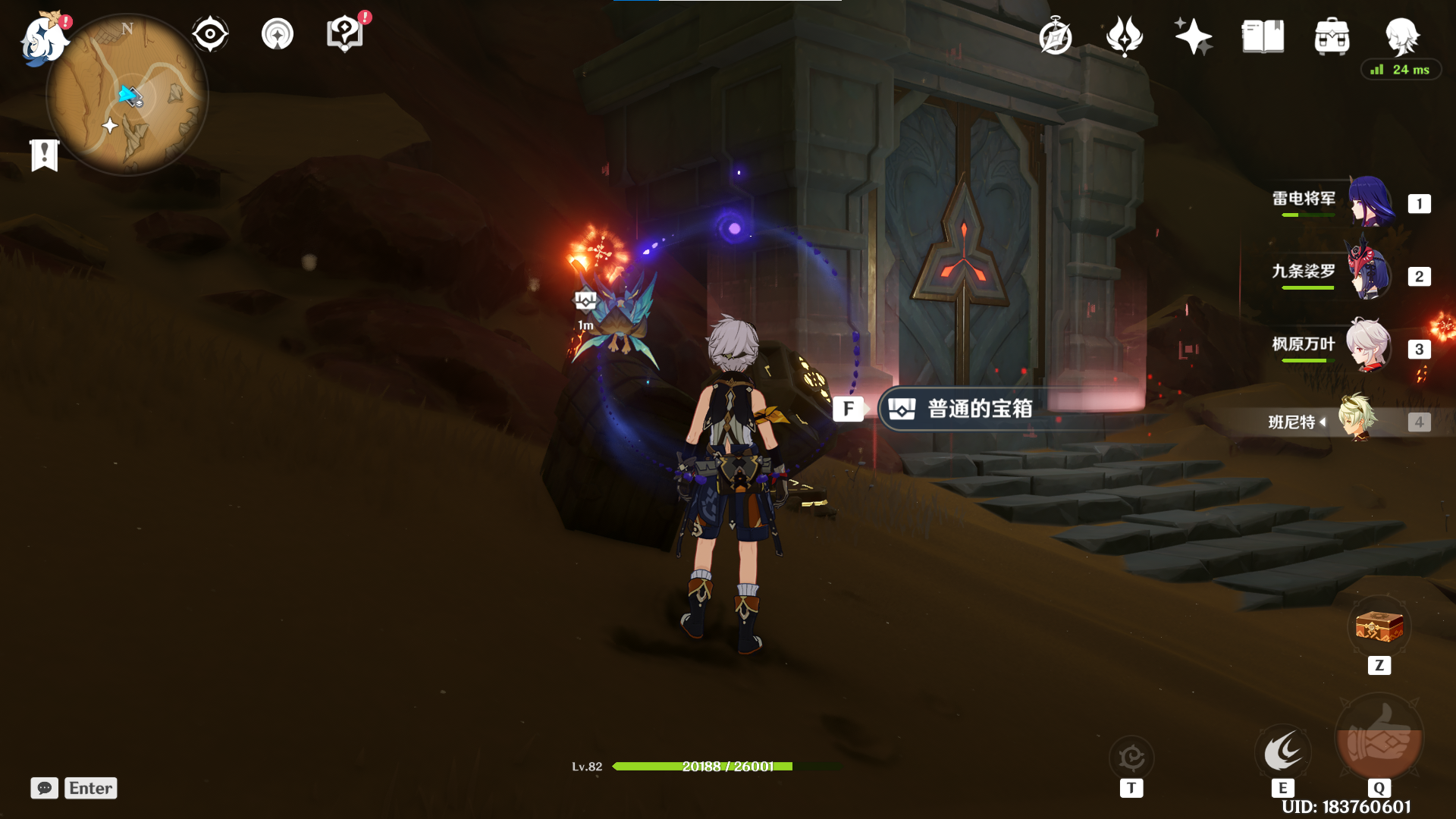Activate the elemental skill crescent icon
This screenshot has height=819, width=1456.
(x=1282, y=752)
